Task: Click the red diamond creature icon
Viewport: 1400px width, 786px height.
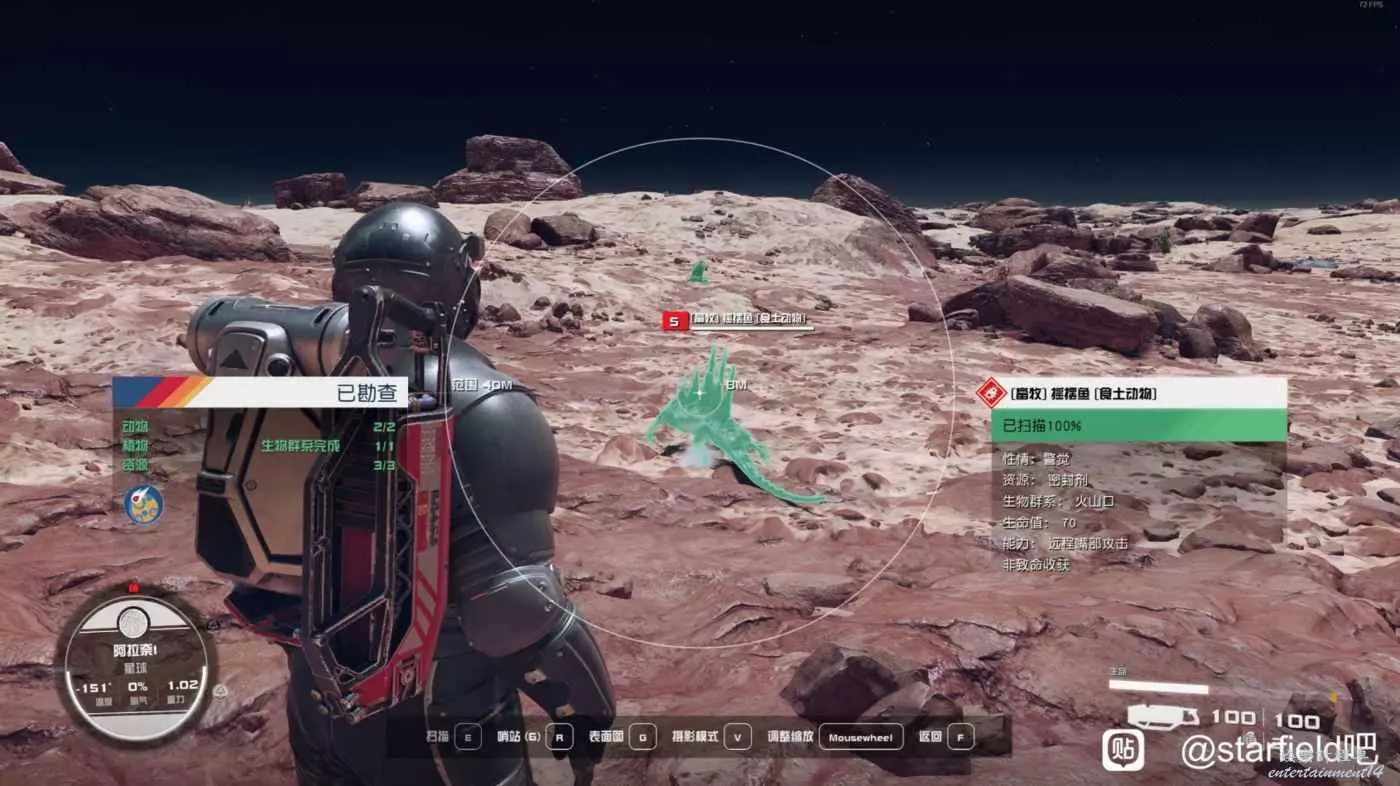Action: pos(991,392)
